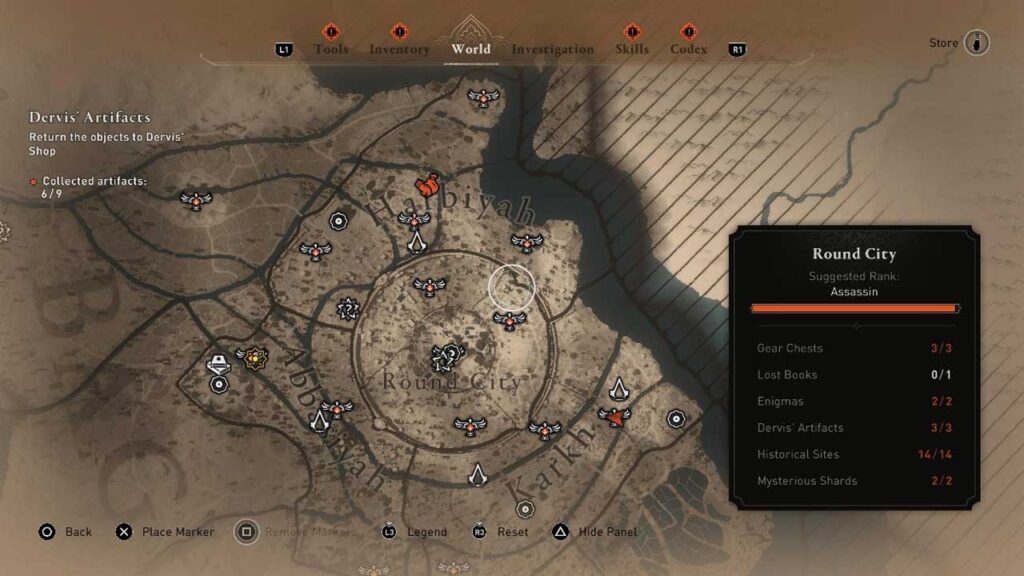
Task: Open the Inventory tab
Action: [x=399, y=49]
